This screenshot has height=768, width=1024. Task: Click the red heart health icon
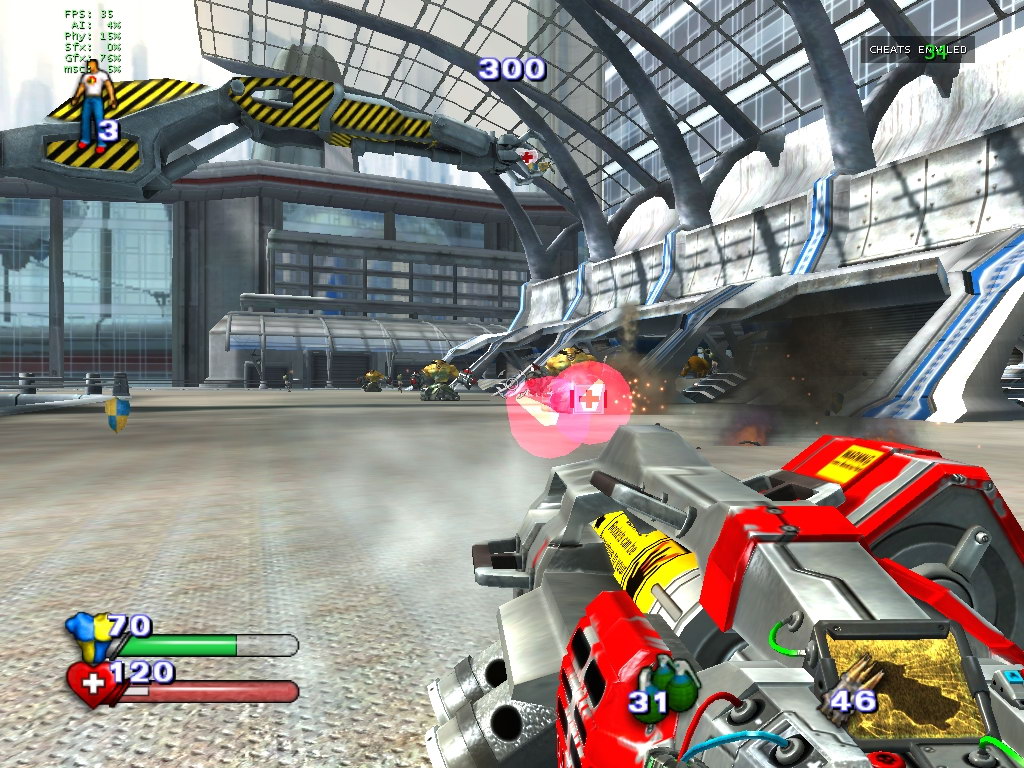click(x=91, y=684)
